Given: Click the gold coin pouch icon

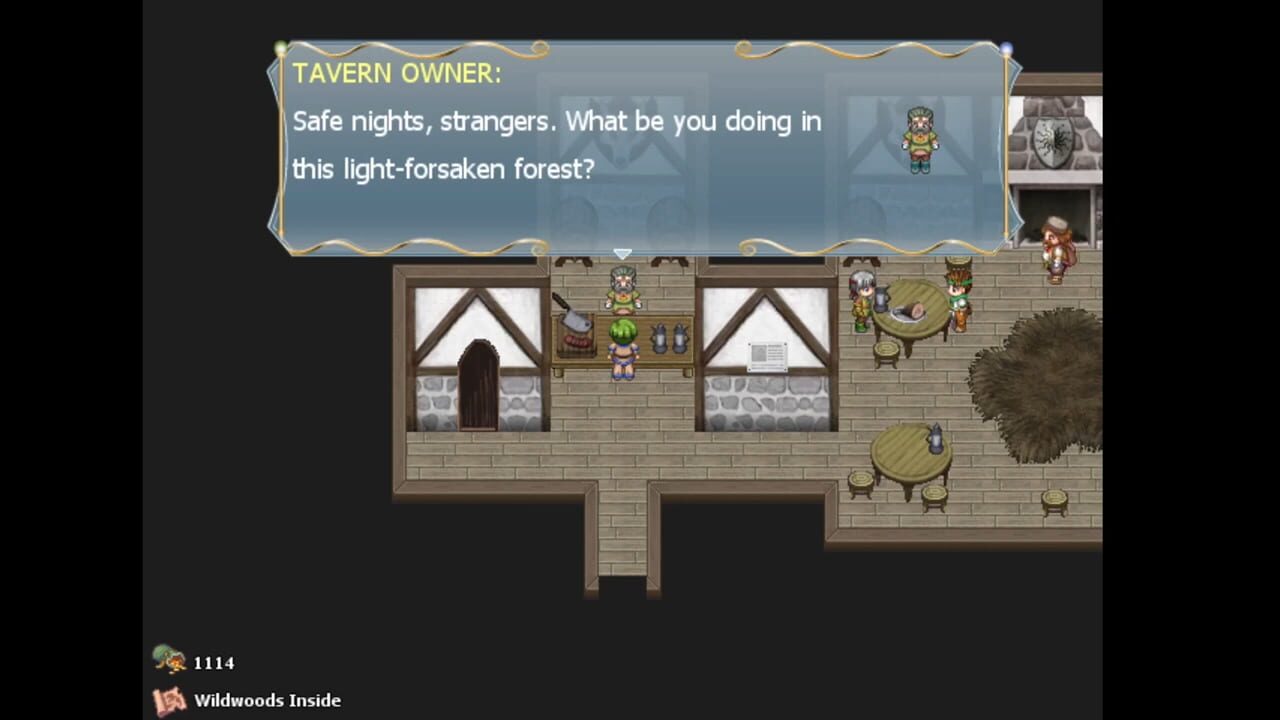Looking at the screenshot, I should pos(168,660).
